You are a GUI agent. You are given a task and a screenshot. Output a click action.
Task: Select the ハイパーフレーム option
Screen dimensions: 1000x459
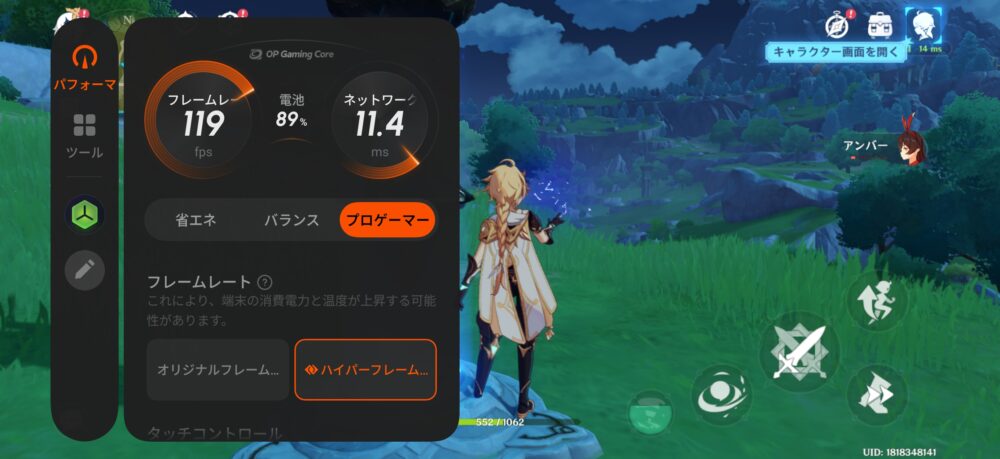pyautogui.click(x=365, y=369)
